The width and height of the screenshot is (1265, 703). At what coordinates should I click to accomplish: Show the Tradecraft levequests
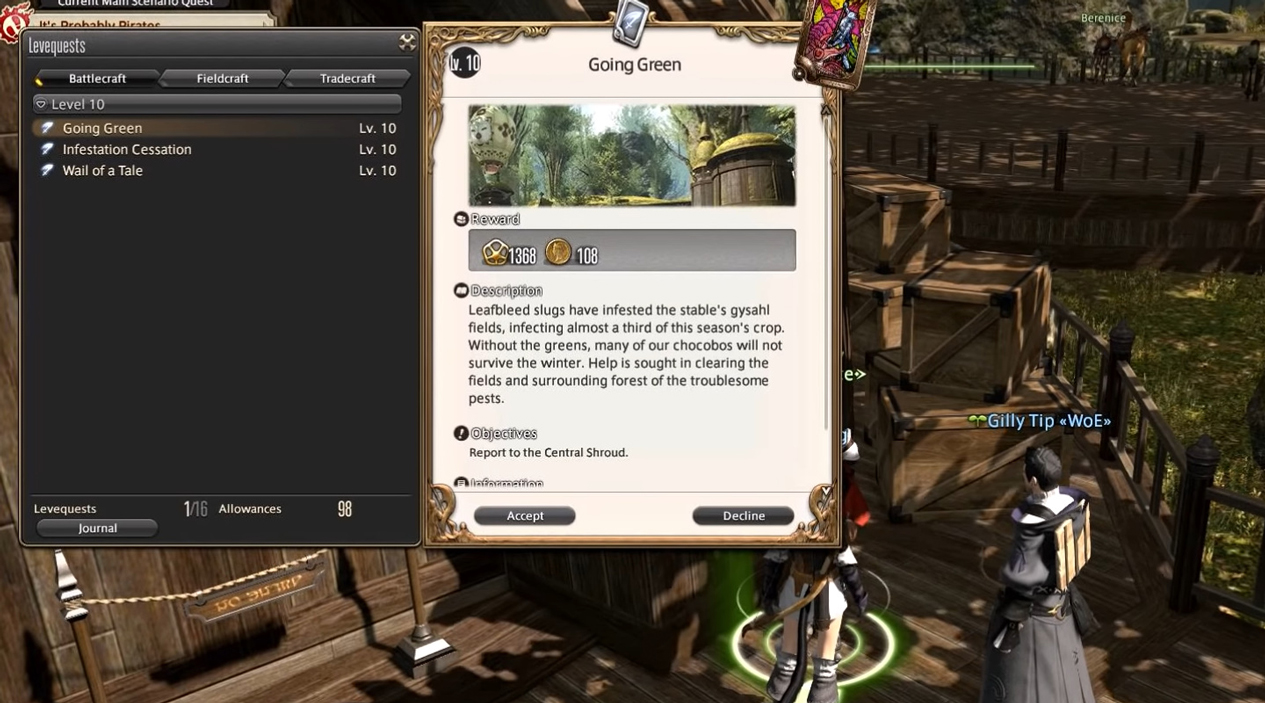coord(347,78)
